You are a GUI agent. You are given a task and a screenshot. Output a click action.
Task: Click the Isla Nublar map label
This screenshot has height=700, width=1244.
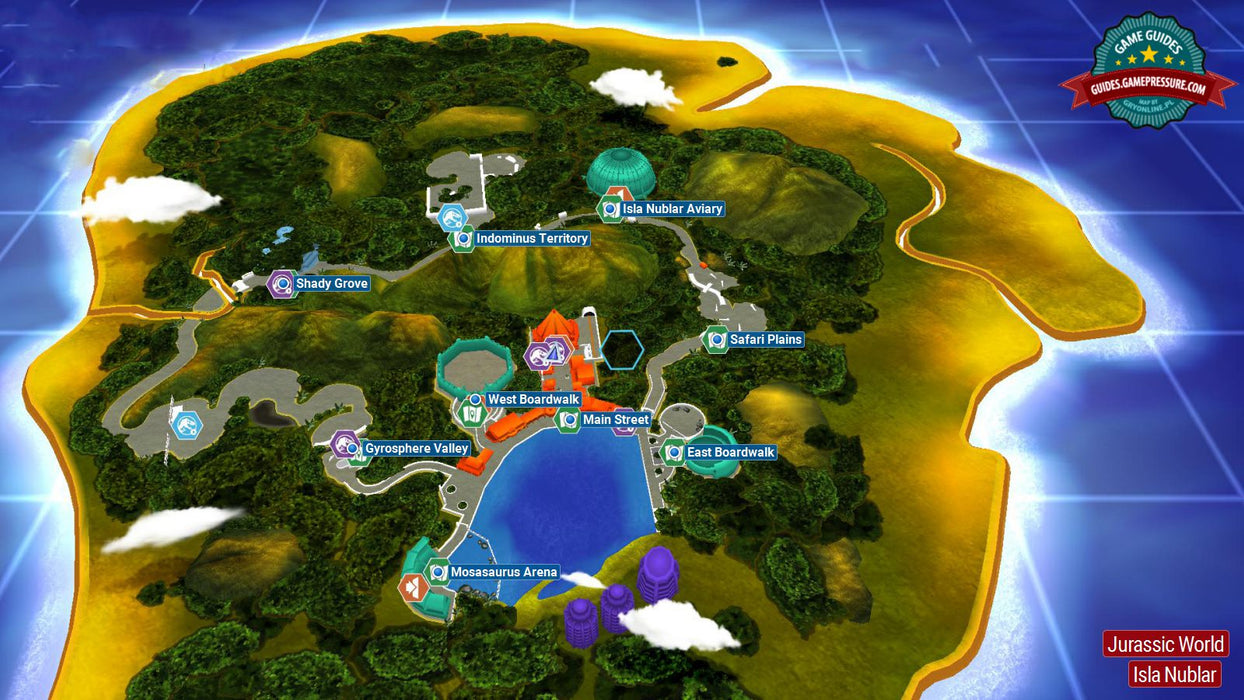click(x=1175, y=674)
